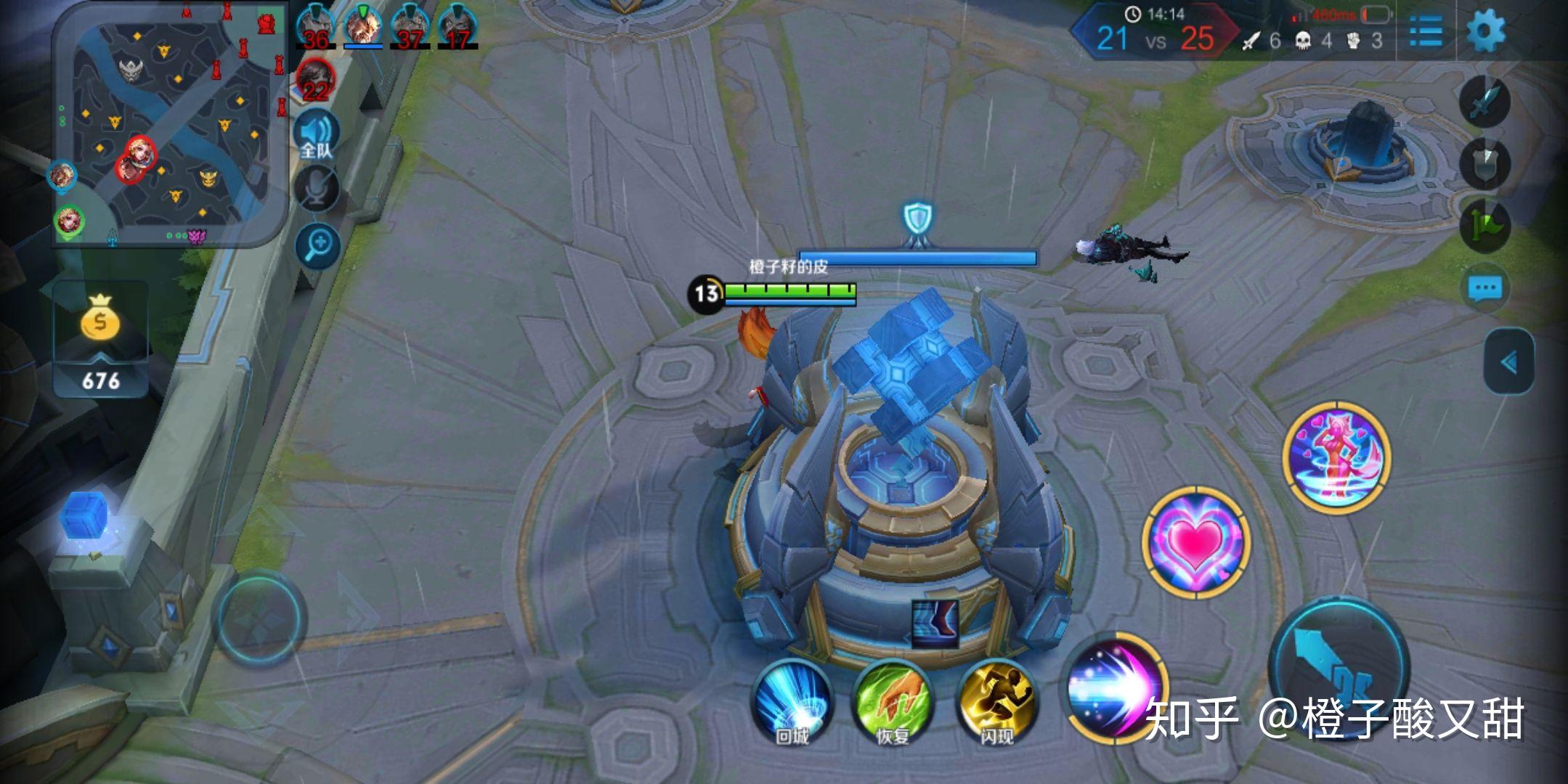Tap the basic attack button

pyautogui.click(x=1340, y=668)
